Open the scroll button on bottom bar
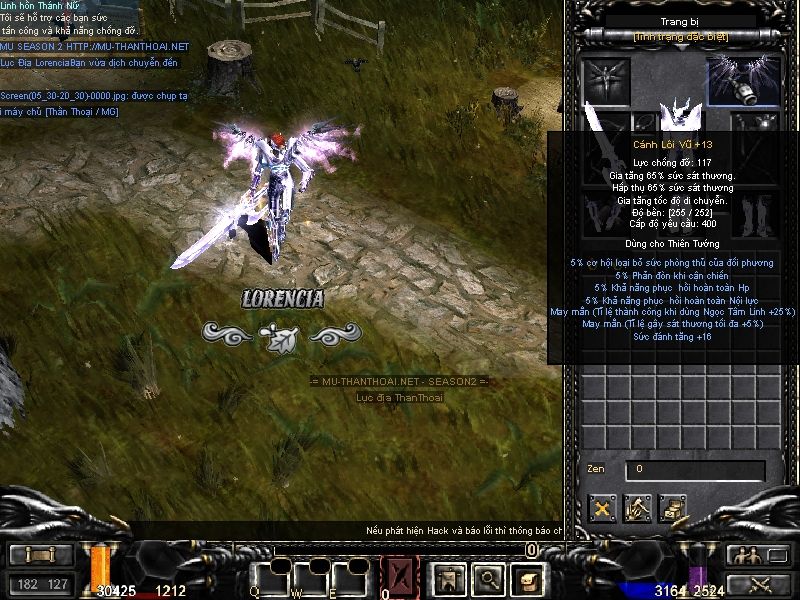 click(x=527, y=577)
